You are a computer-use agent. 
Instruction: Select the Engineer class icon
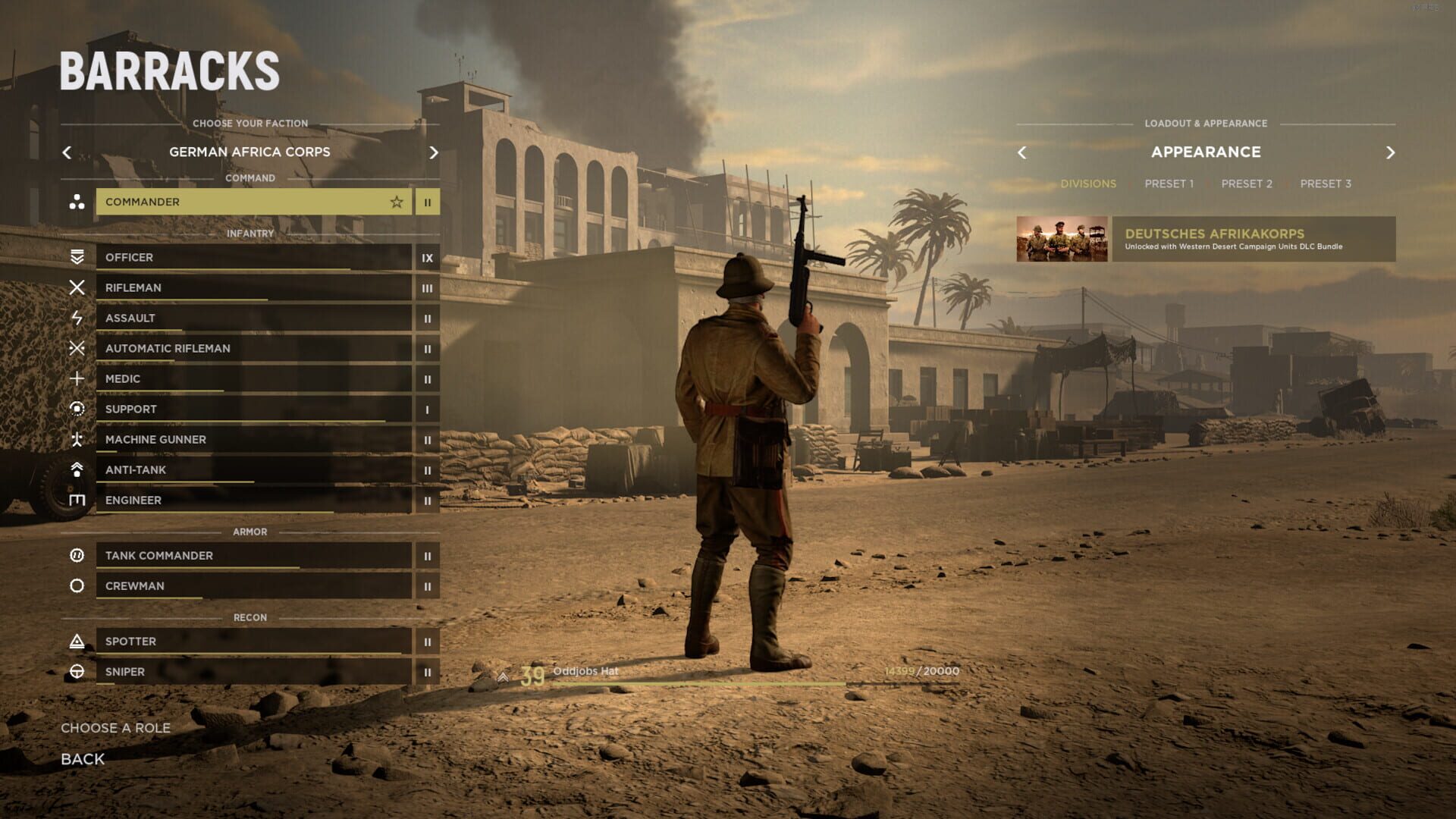[77, 500]
